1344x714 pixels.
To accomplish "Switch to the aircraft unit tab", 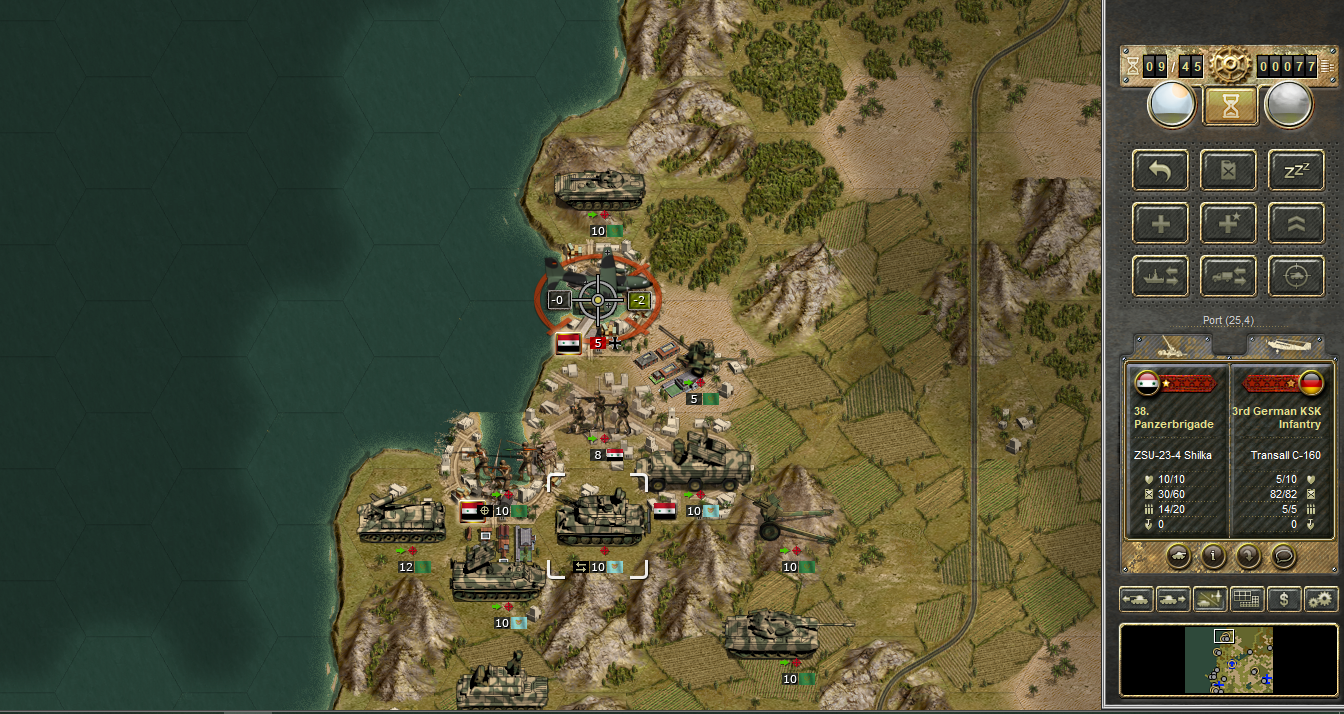I will pyautogui.click(x=1290, y=345).
